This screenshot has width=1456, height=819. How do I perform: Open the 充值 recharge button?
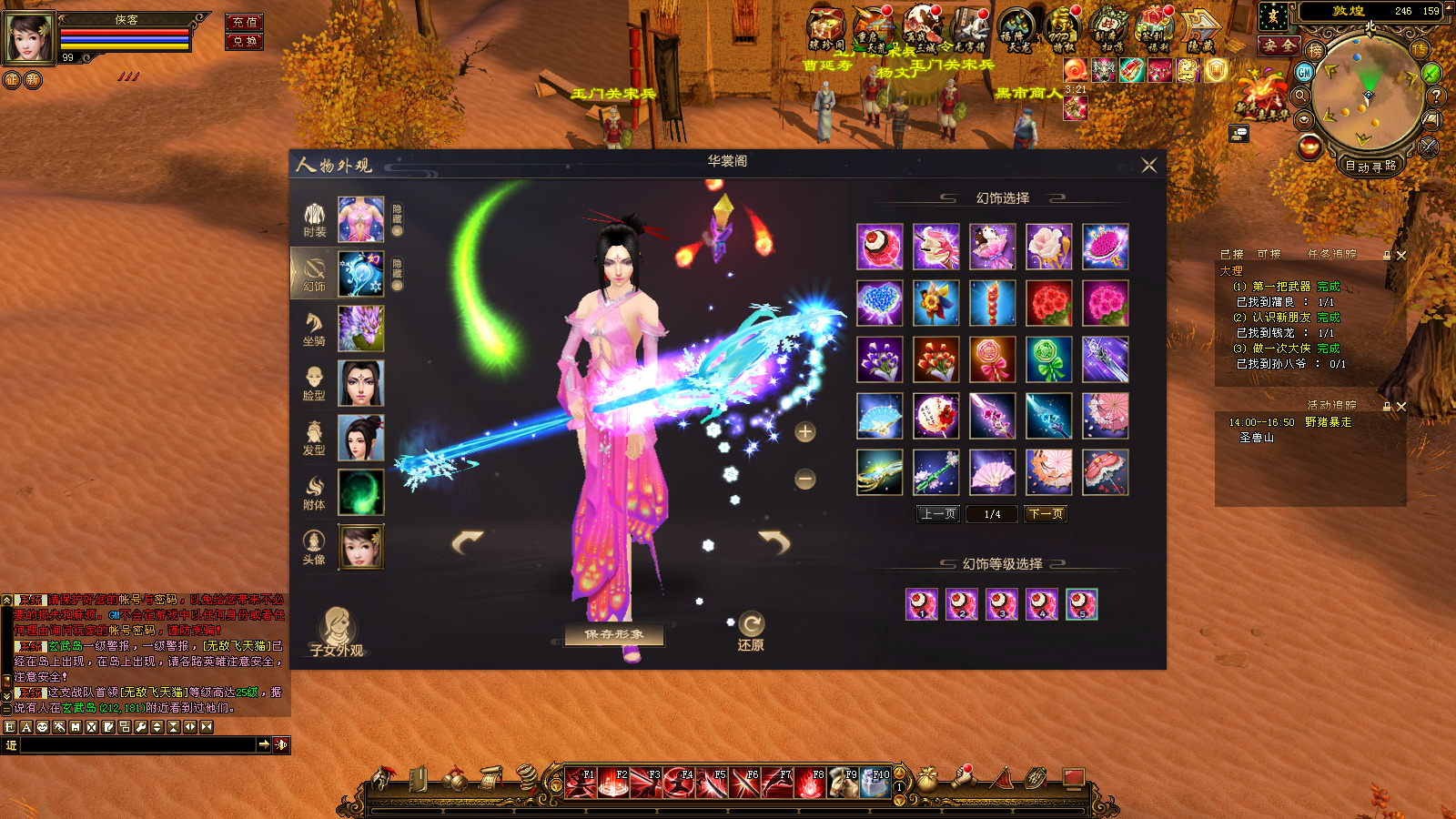(244, 22)
